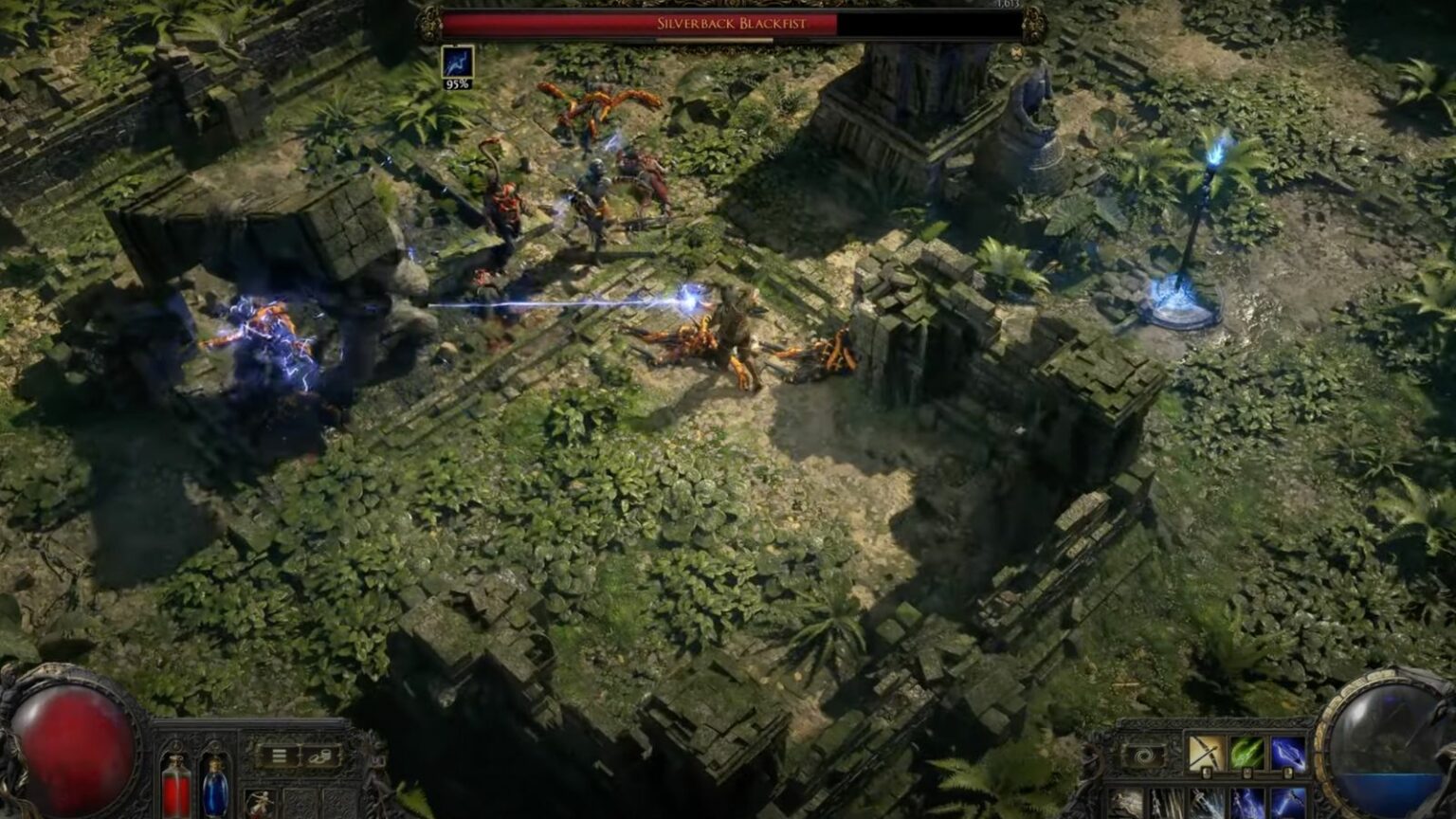The image size is (1456, 819).
Task: Open the hamburger options menu
Action: click(x=279, y=755)
